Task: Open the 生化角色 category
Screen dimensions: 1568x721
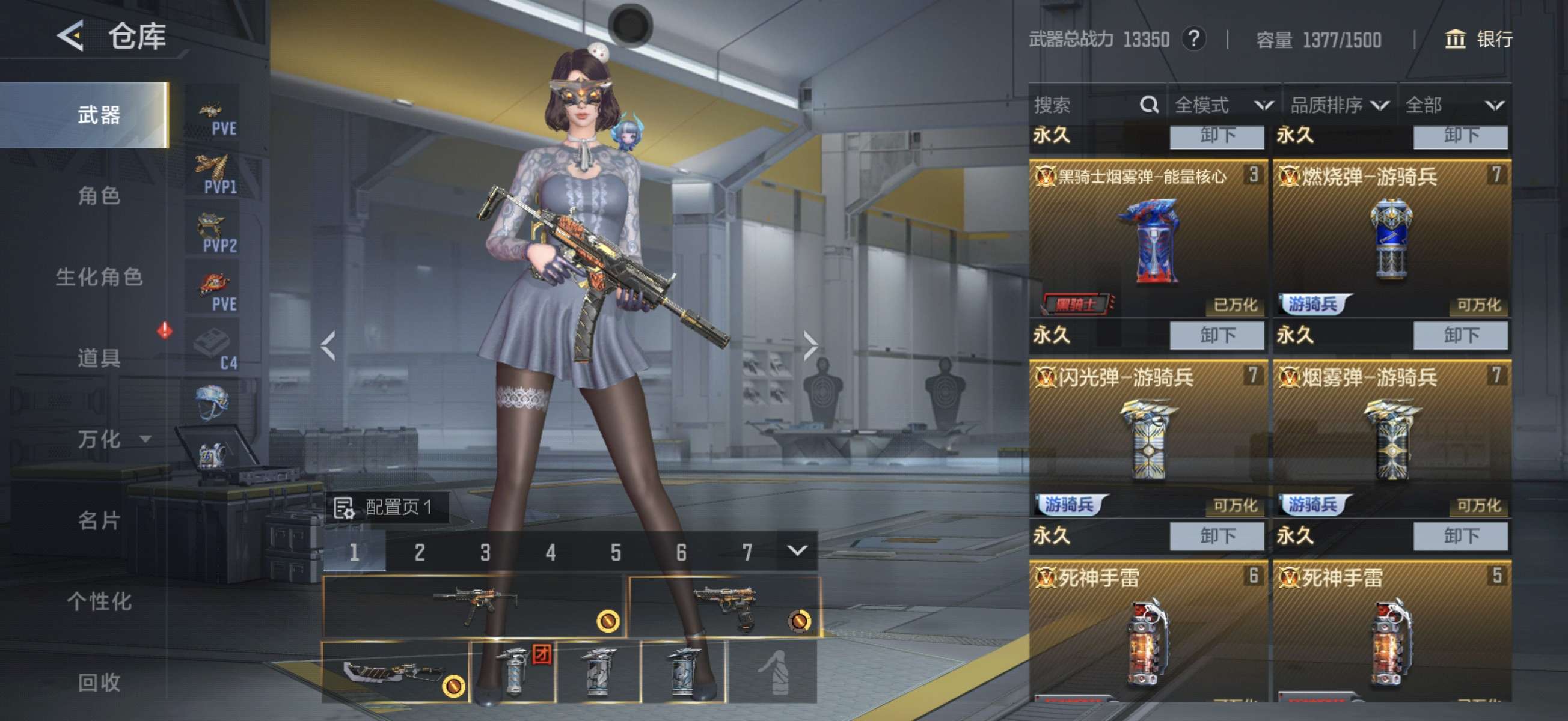Action: point(99,277)
